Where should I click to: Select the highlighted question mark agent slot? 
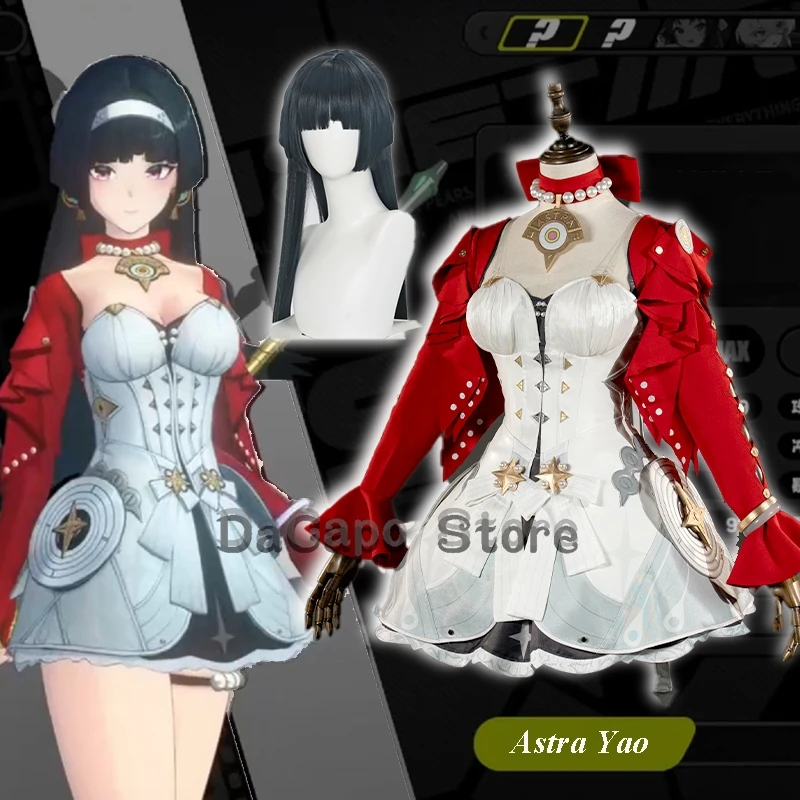coord(543,31)
